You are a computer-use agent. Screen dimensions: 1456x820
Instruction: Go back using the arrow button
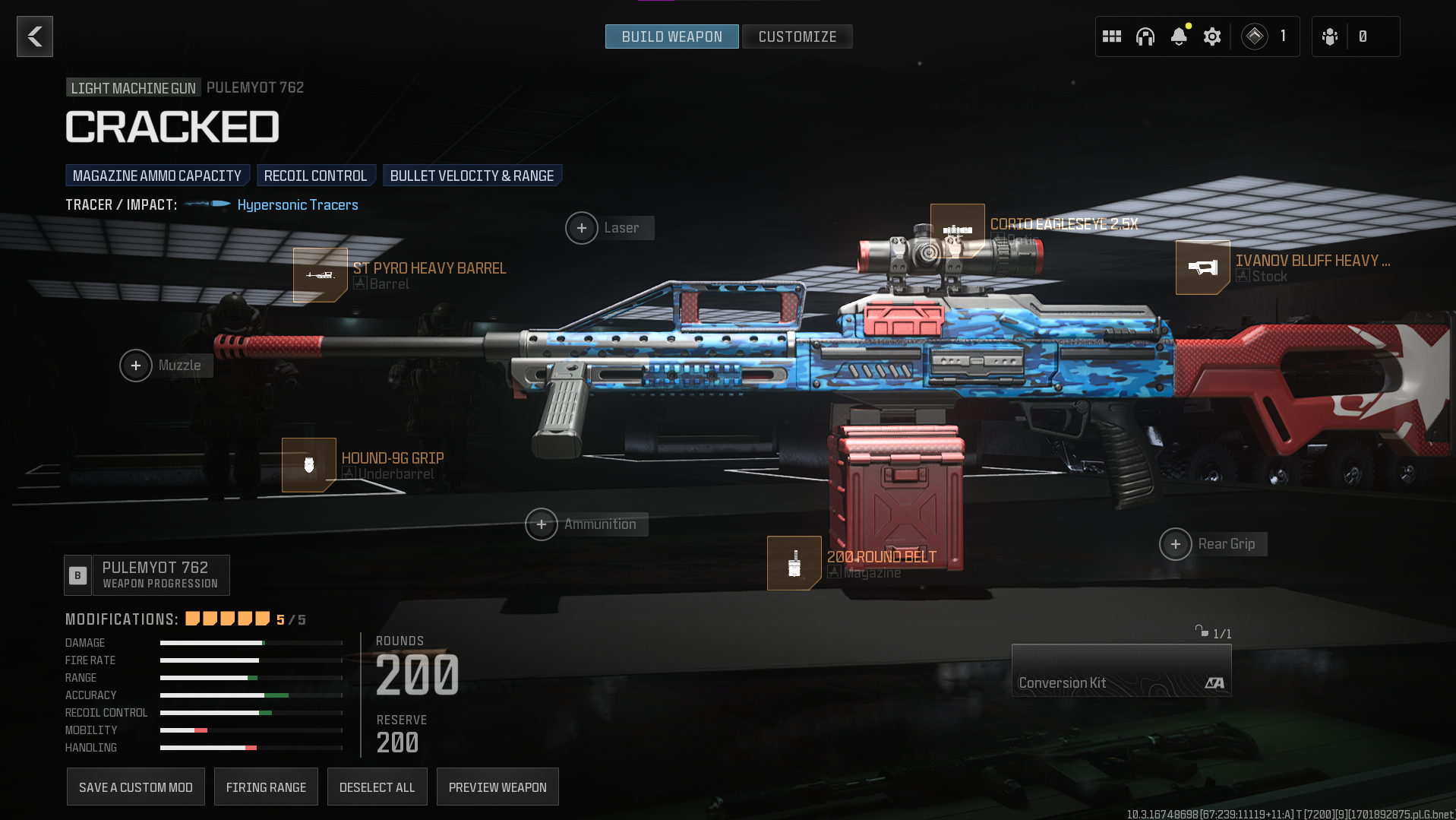(35, 36)
